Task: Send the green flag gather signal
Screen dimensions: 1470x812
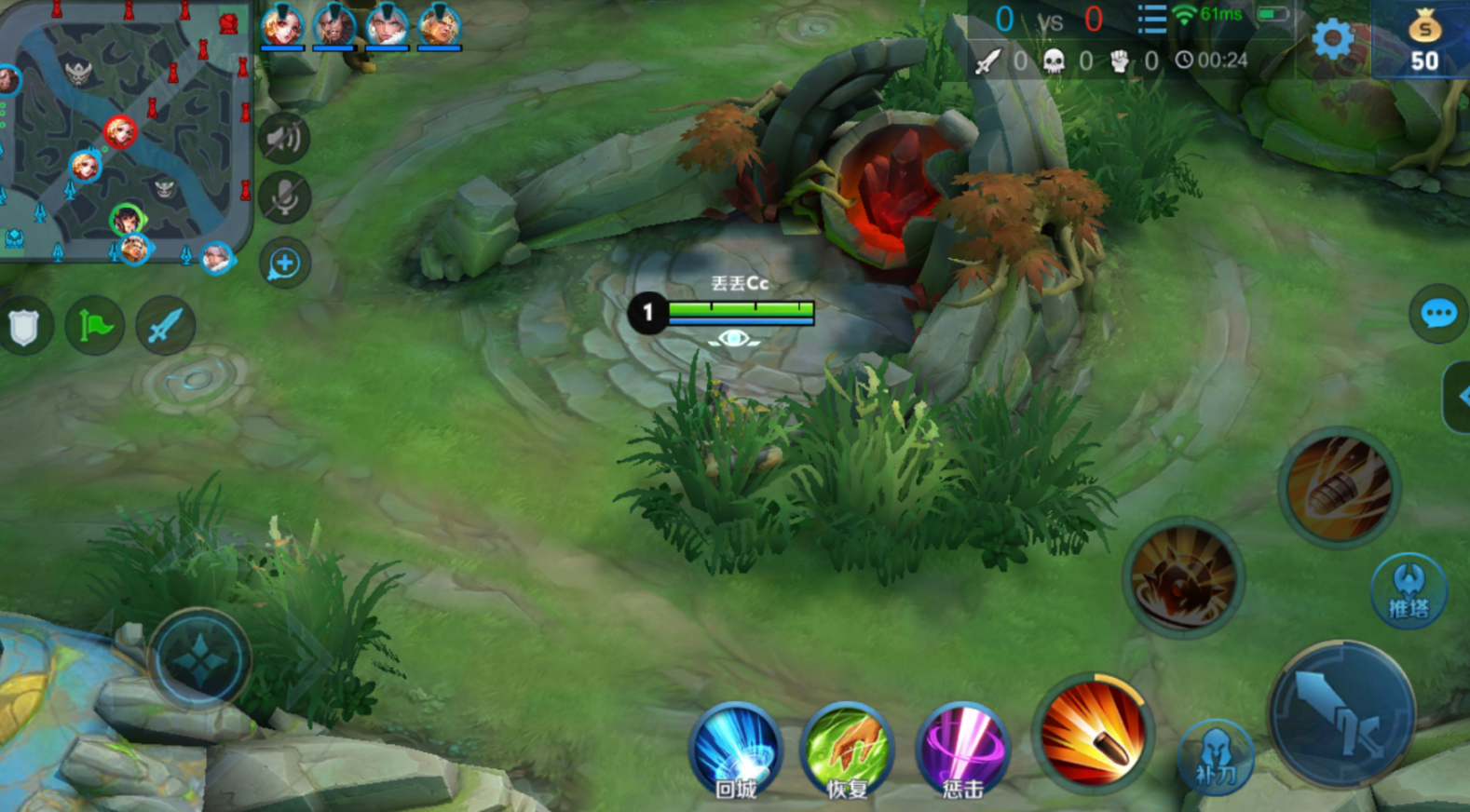Action: (x=95, y=326)
